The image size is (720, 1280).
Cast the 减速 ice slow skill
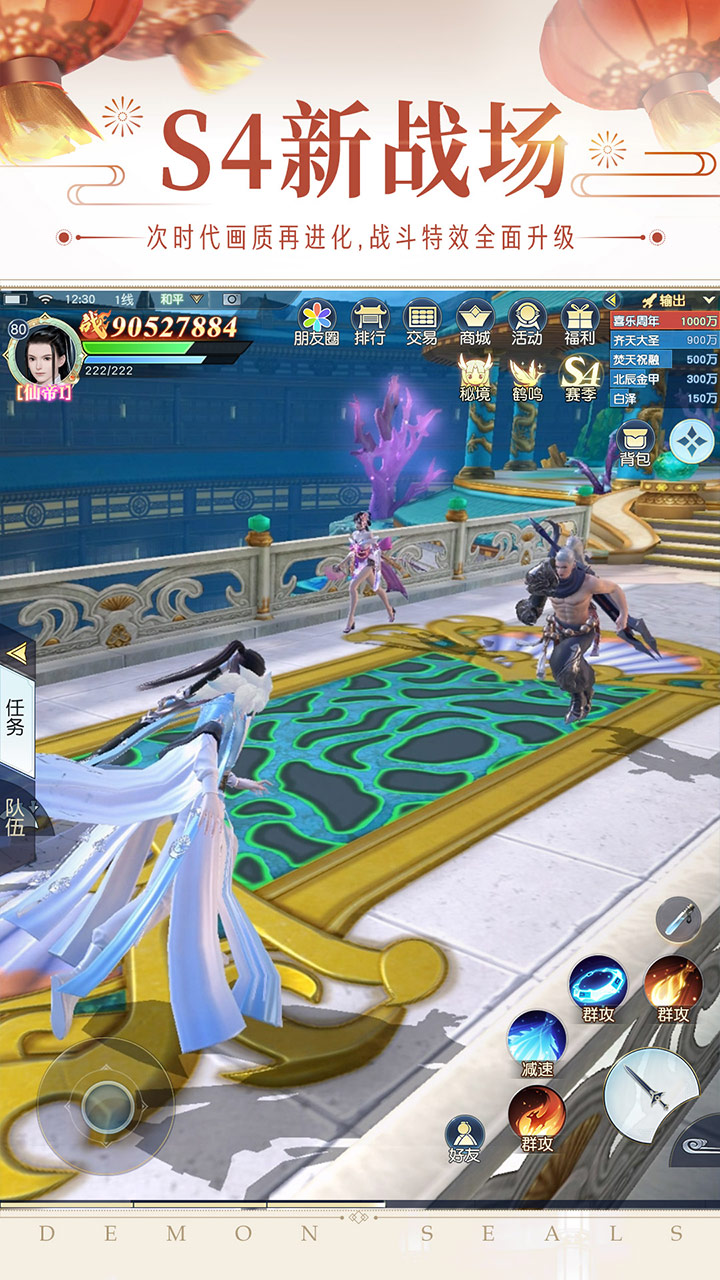[537, 1042]
